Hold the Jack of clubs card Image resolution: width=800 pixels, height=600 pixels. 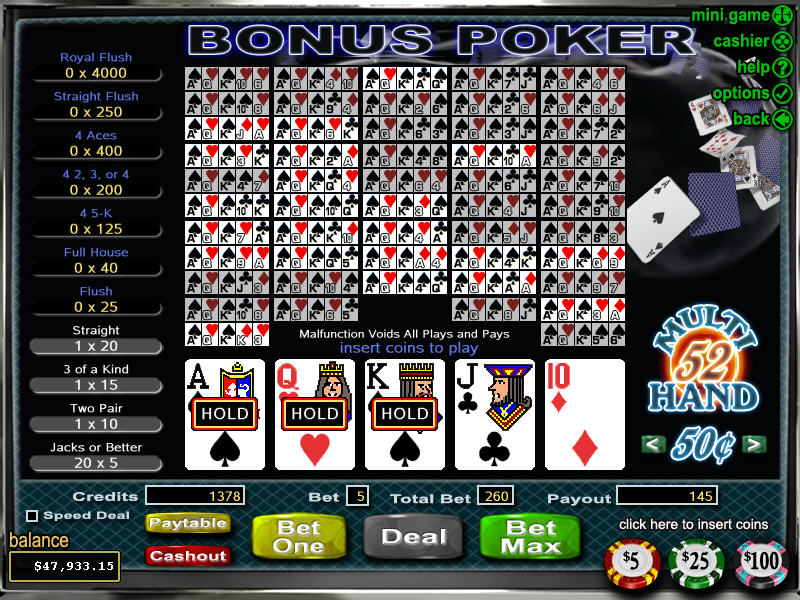pos(495,414)
